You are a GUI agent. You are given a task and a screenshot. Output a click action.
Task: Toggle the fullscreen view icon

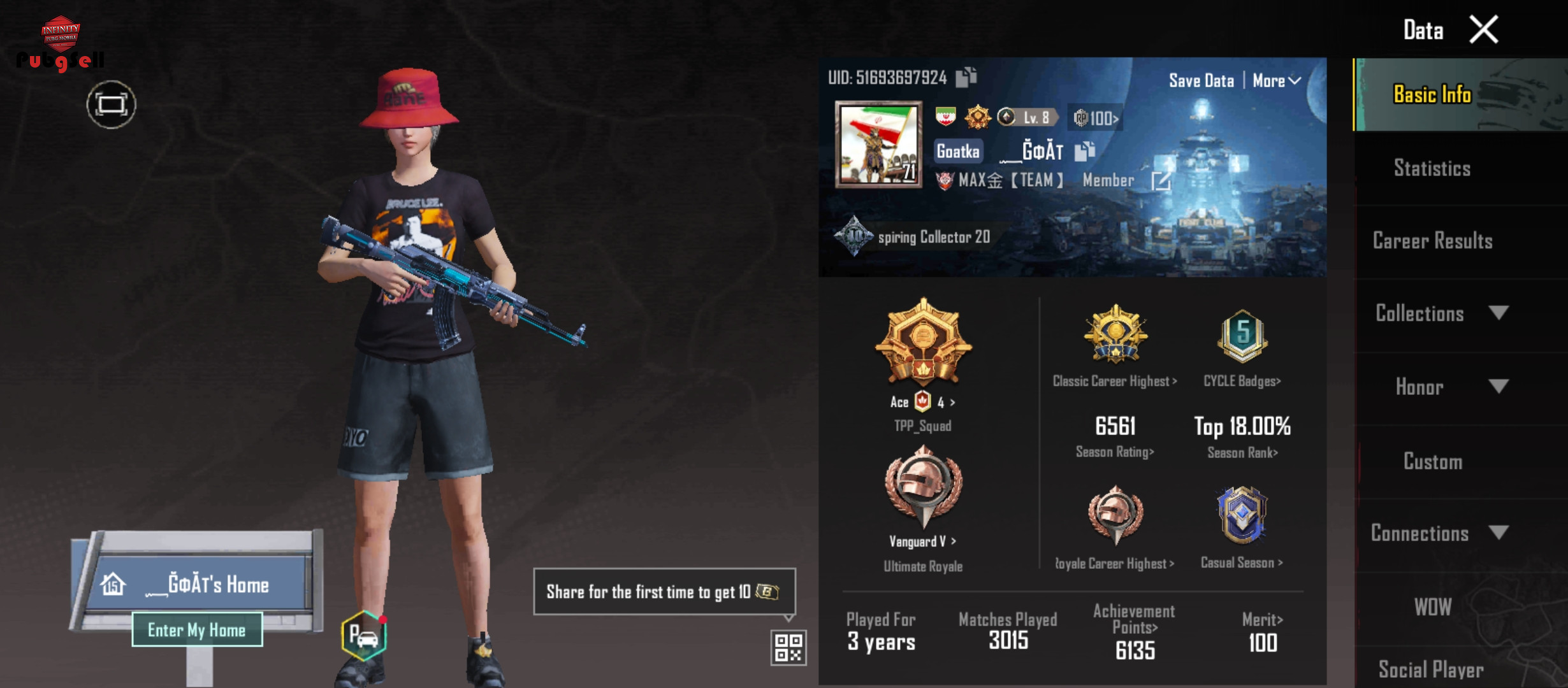[112, 104]
